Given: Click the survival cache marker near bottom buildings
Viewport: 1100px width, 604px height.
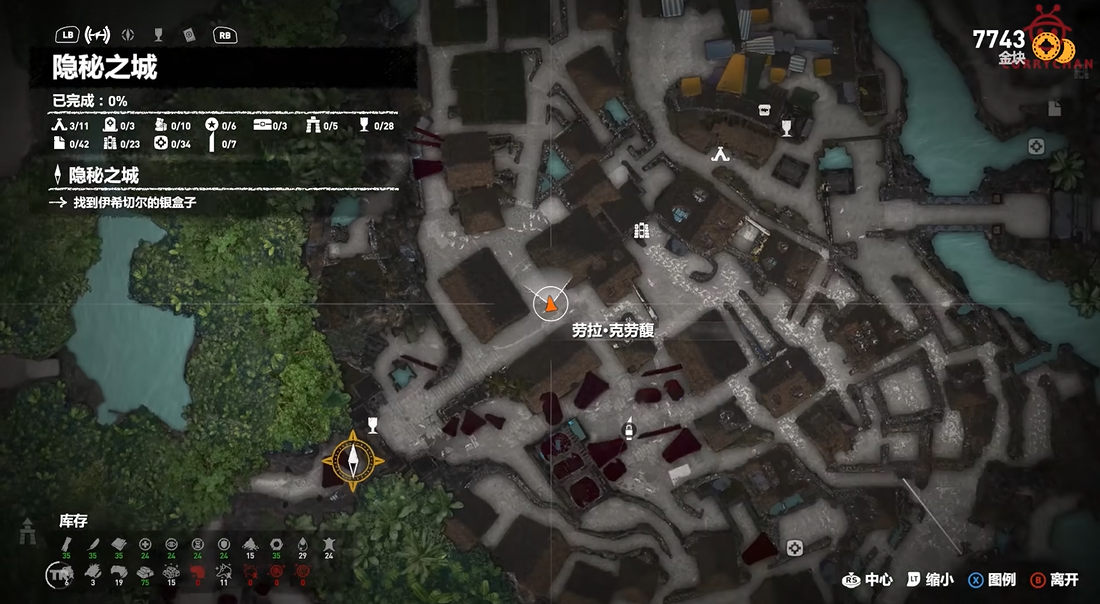Looking at the screenshot, I should [795, 546].
